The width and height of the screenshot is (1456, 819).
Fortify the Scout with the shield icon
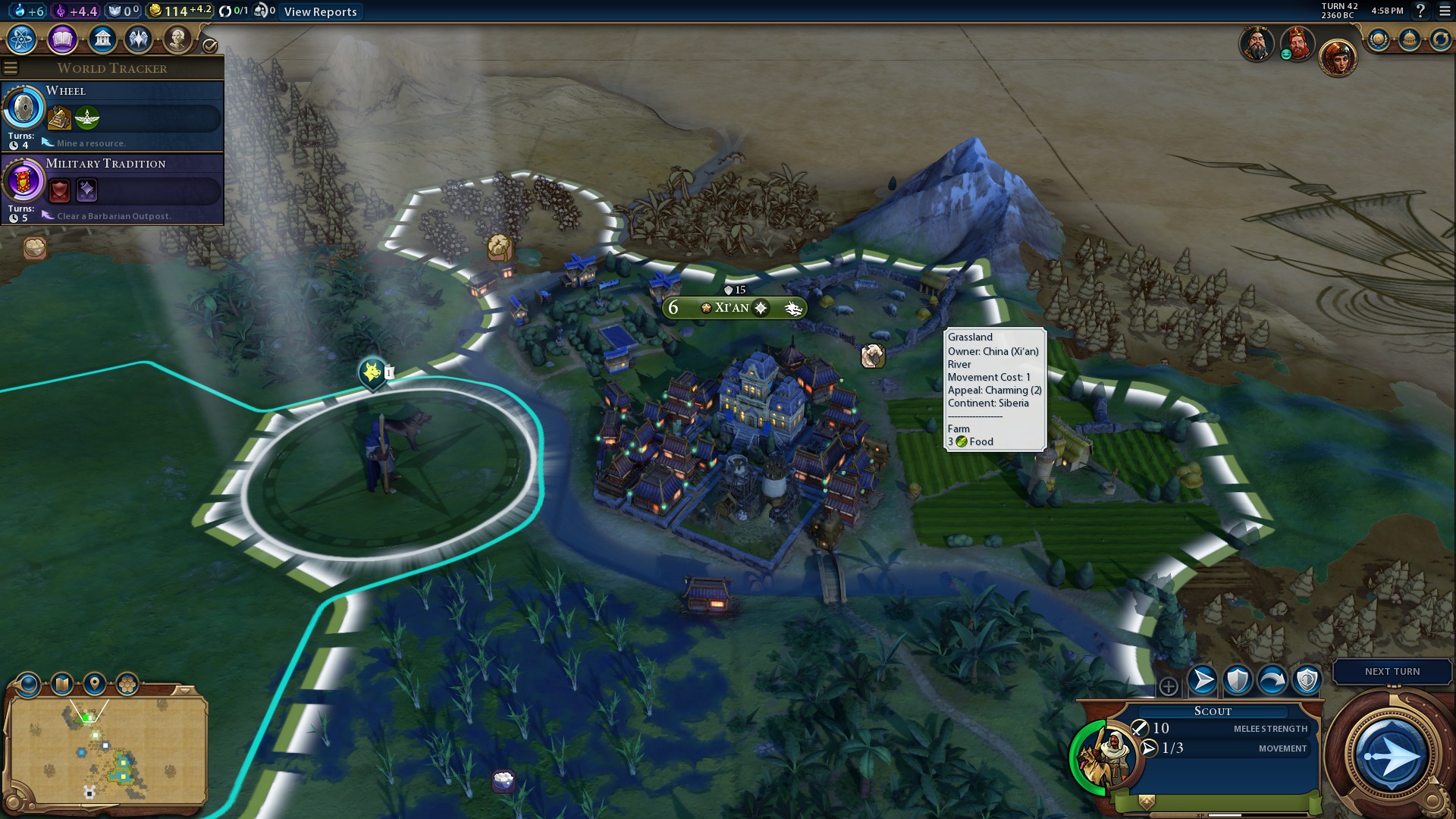(1238, 680)
